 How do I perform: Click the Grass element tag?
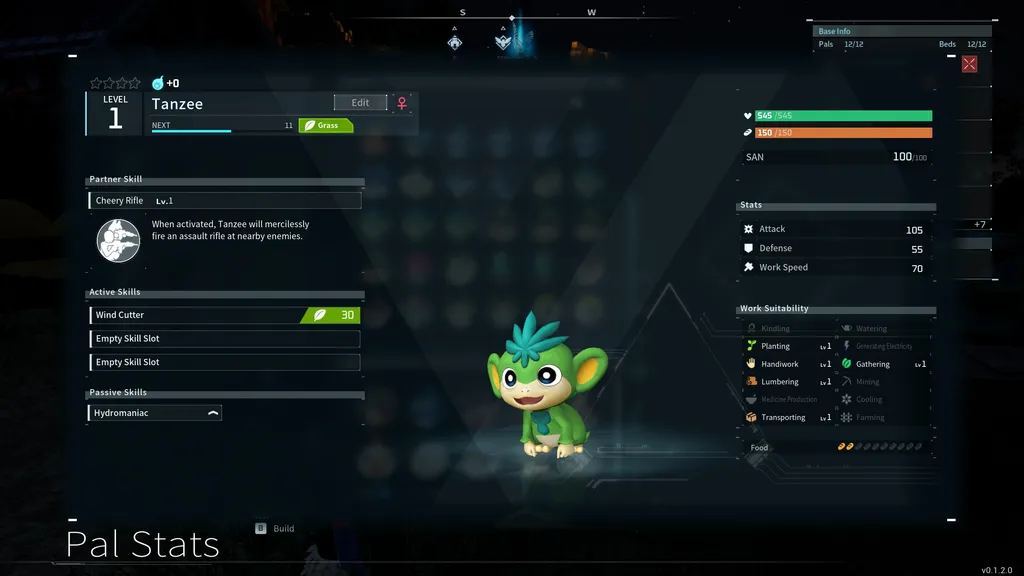click(327, 126)
